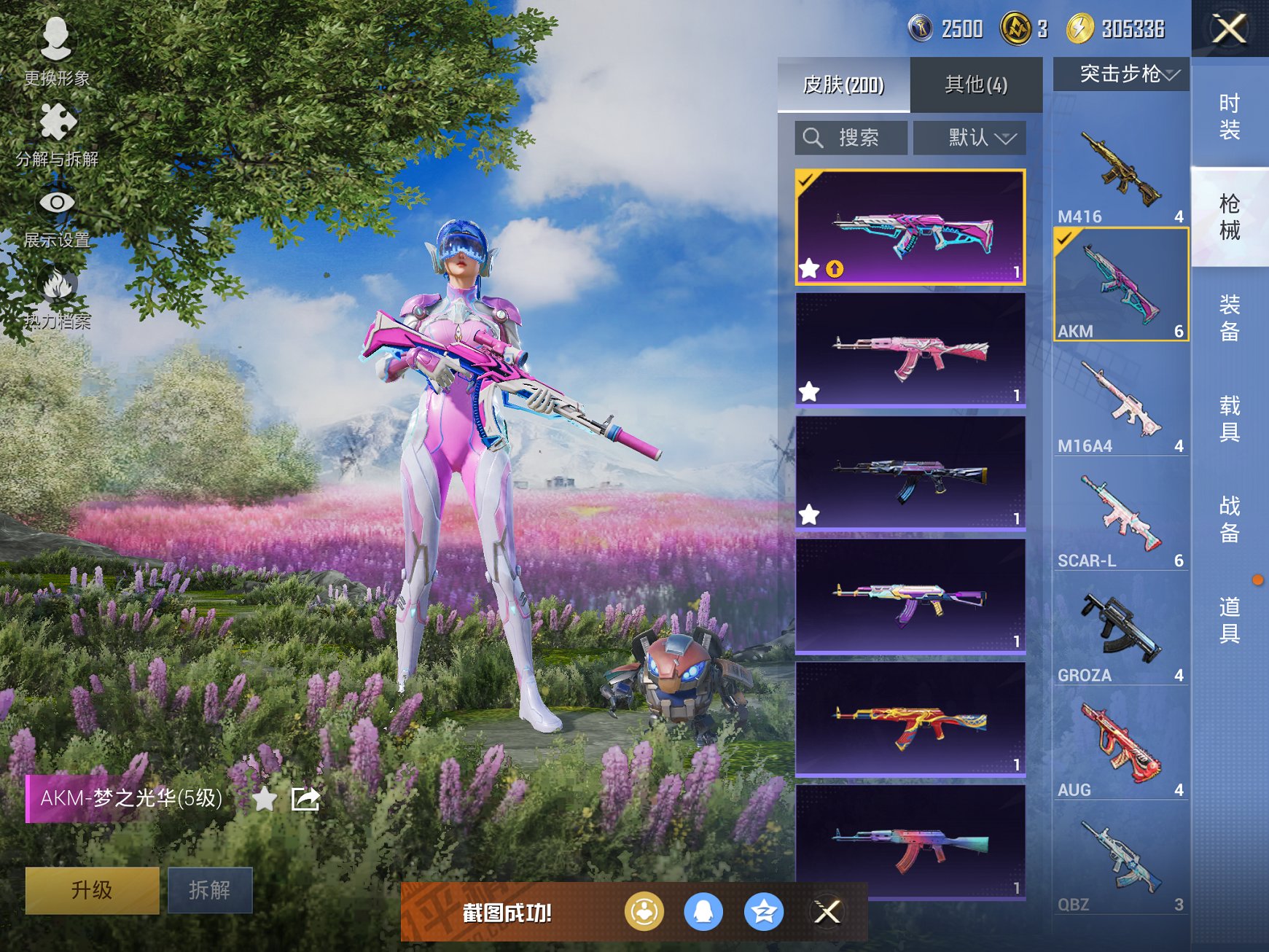Dismiss the screenshot success banner
Screen dimensions: 1269x952
point(827,911)
